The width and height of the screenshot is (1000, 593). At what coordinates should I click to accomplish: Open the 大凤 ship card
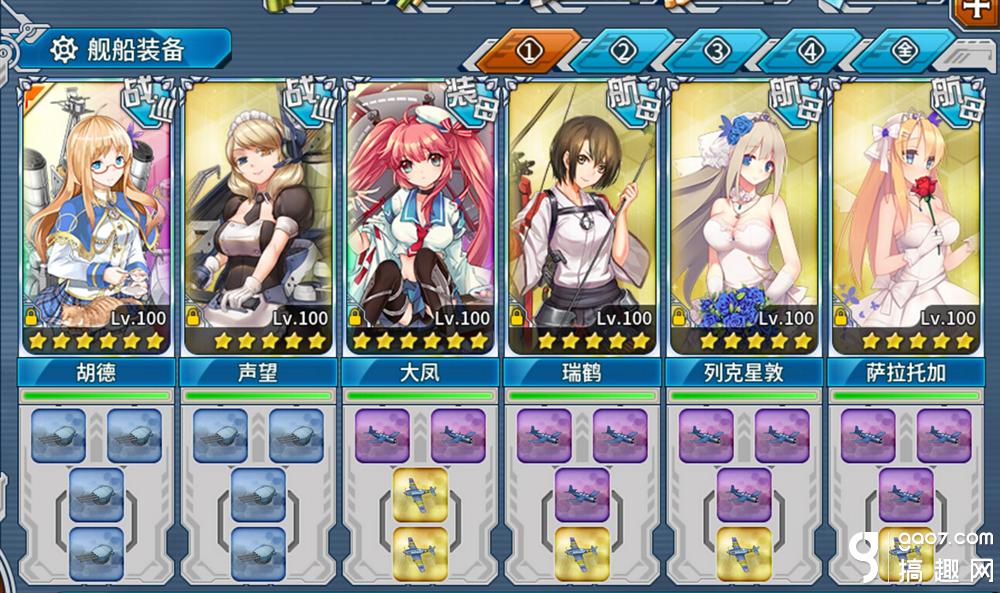(x=419, y=220)
